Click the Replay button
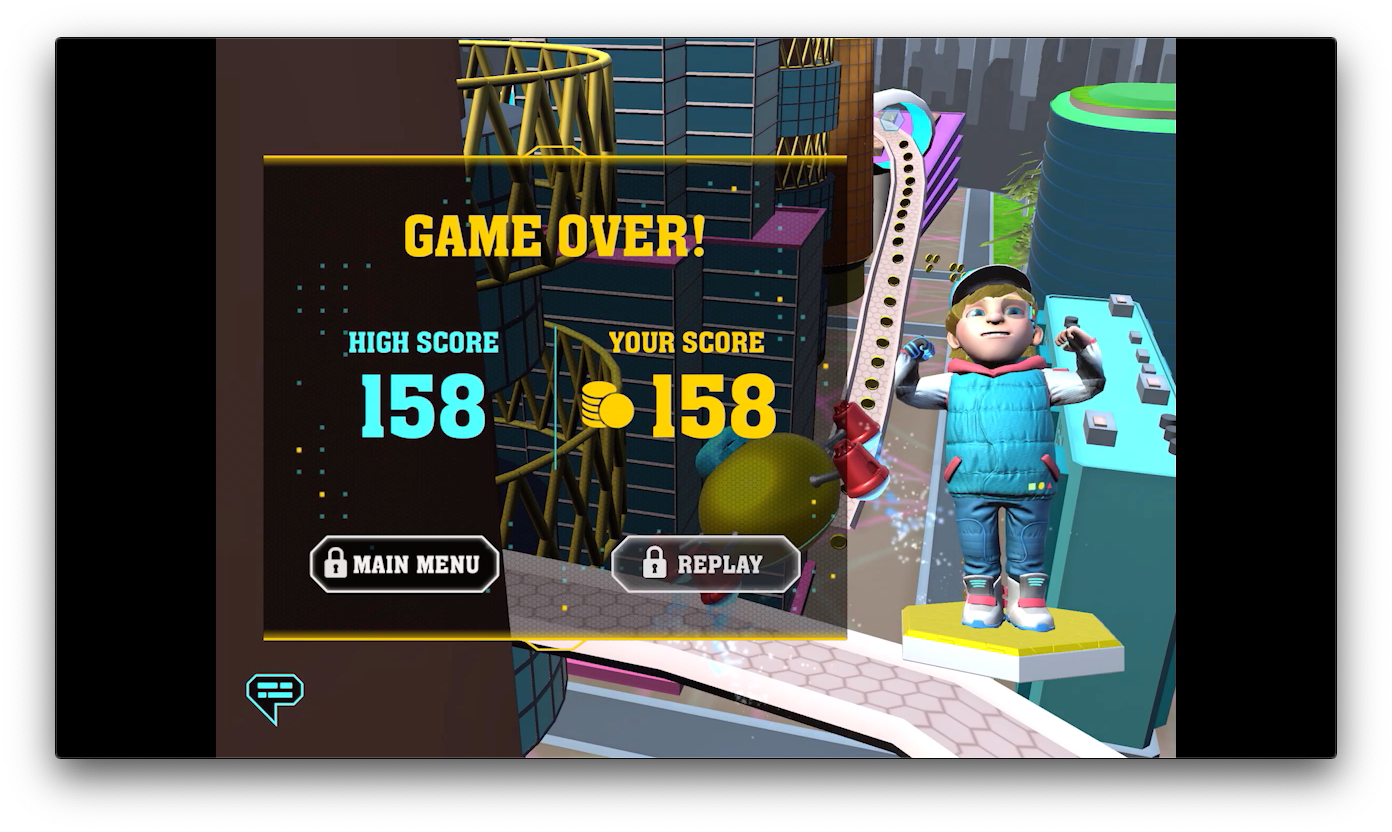 click(706, 564)
